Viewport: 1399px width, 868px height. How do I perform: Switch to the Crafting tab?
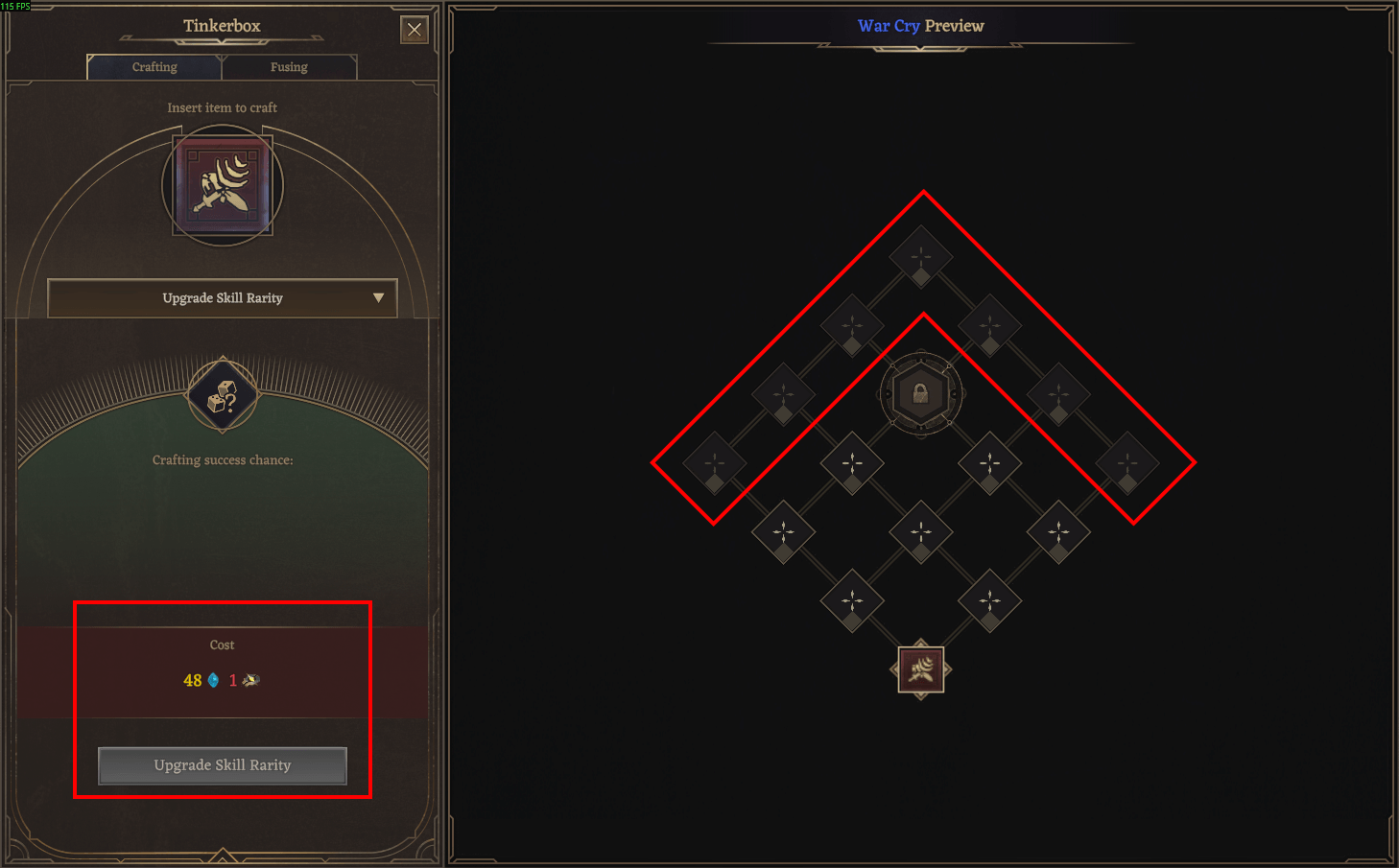coord(154,67)
